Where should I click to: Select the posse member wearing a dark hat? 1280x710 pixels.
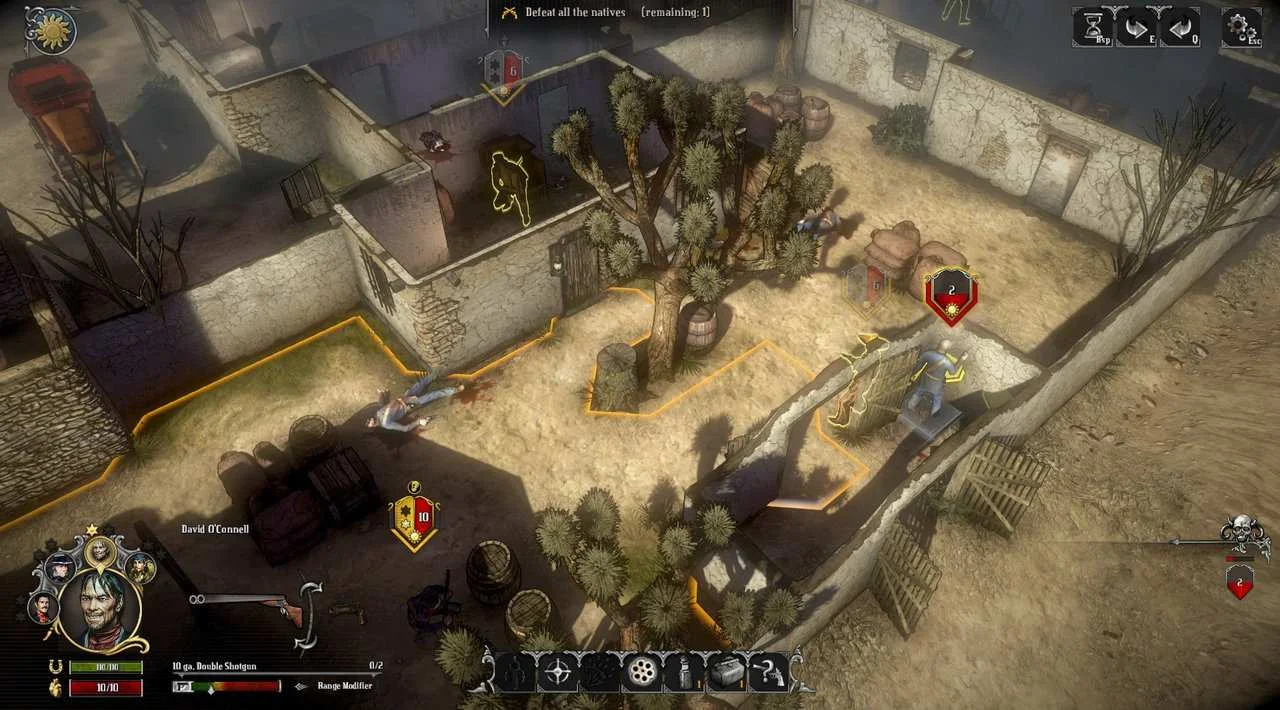[x=60, y=567]
